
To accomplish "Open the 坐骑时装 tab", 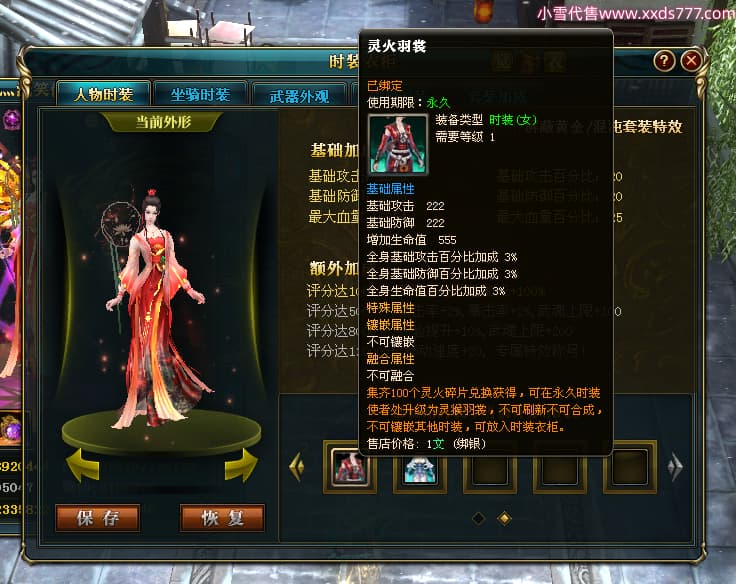I will tap(200, 95).
